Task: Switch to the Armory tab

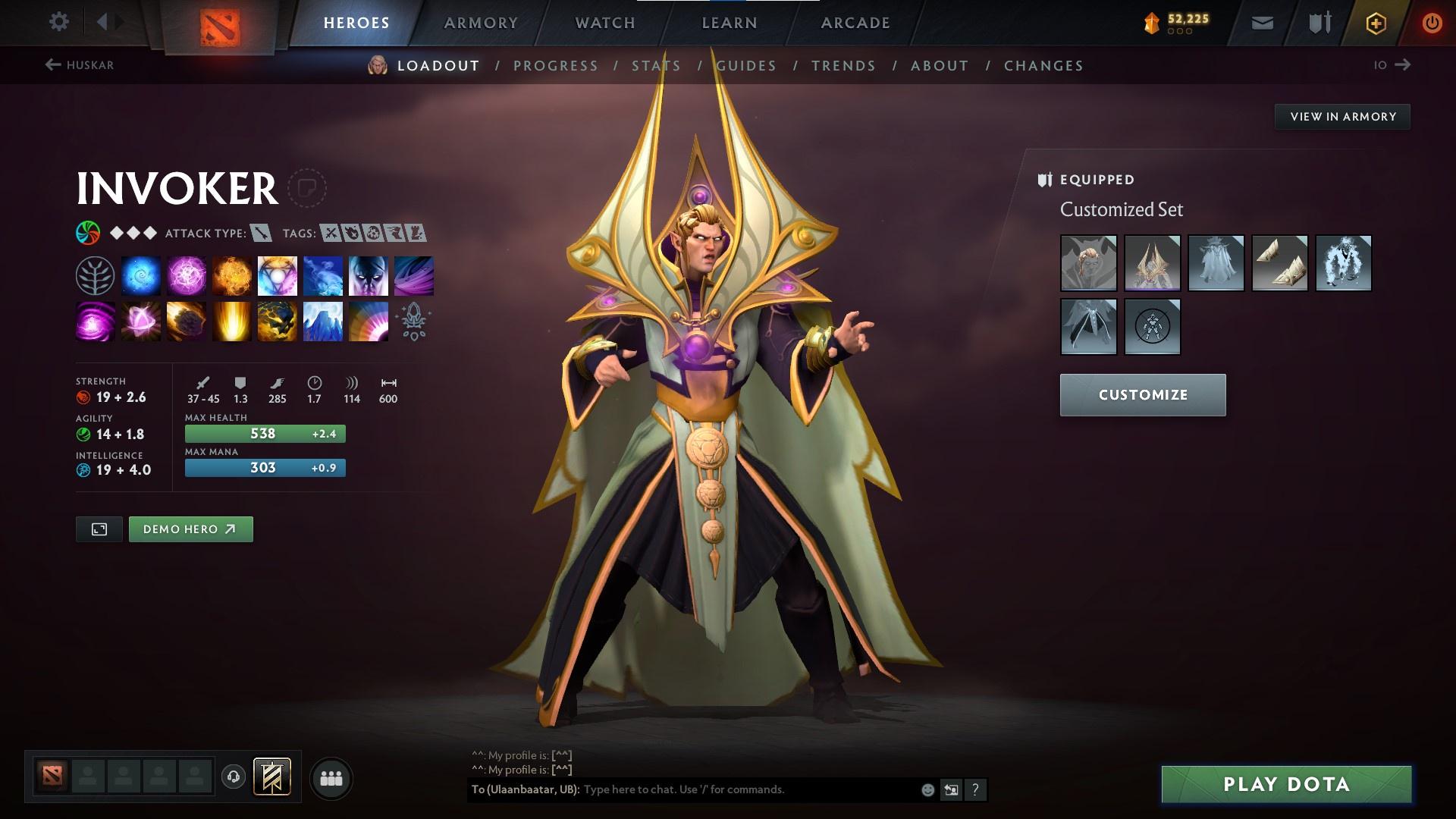Action: point(481,23)
